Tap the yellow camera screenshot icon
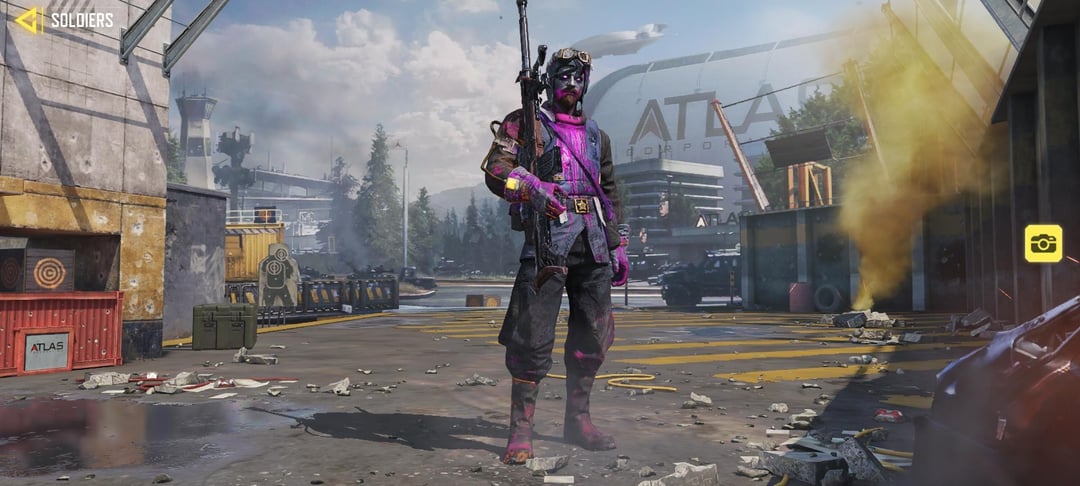 [1042, 243]
